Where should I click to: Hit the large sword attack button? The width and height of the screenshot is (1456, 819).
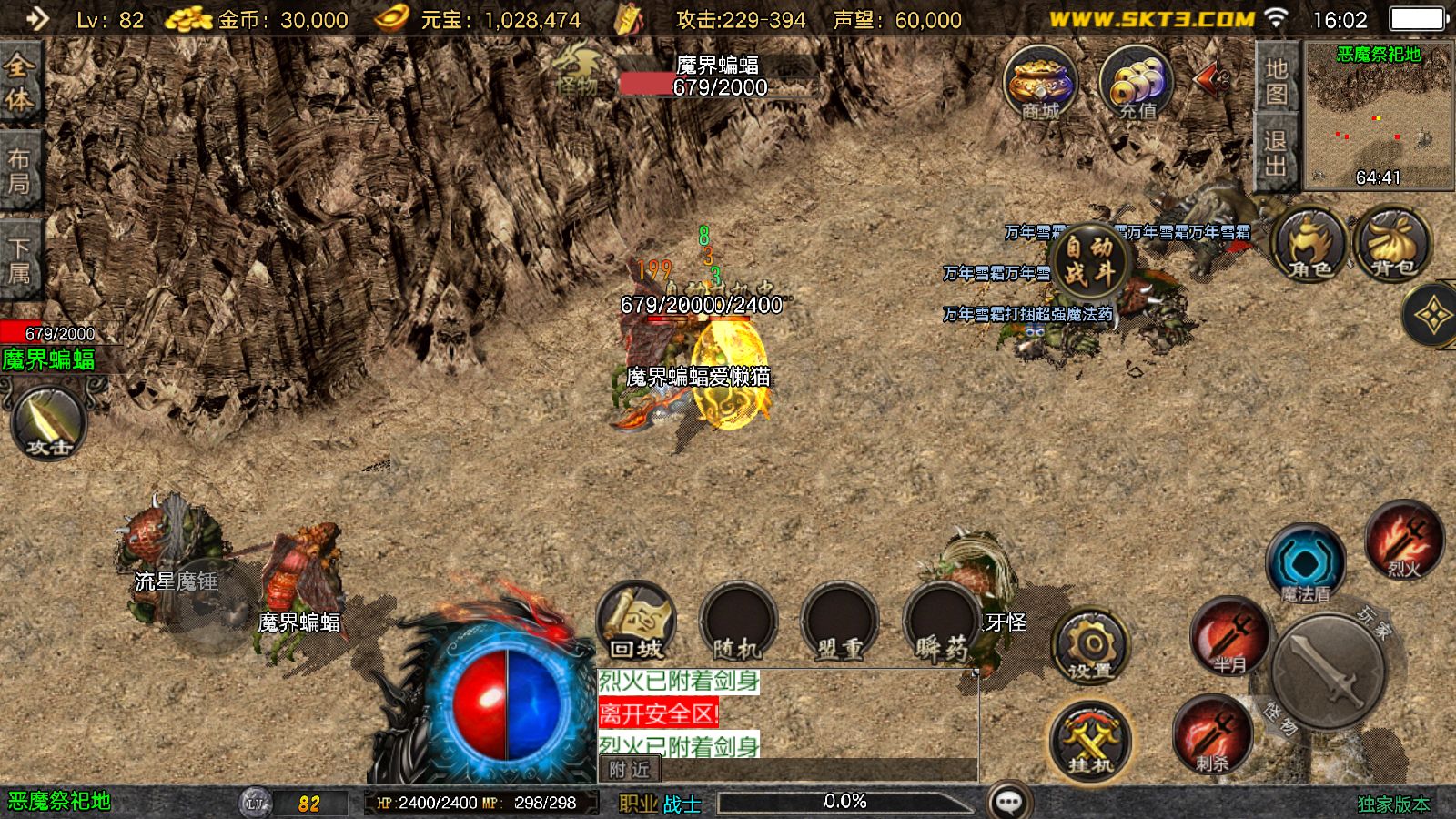1328,671
